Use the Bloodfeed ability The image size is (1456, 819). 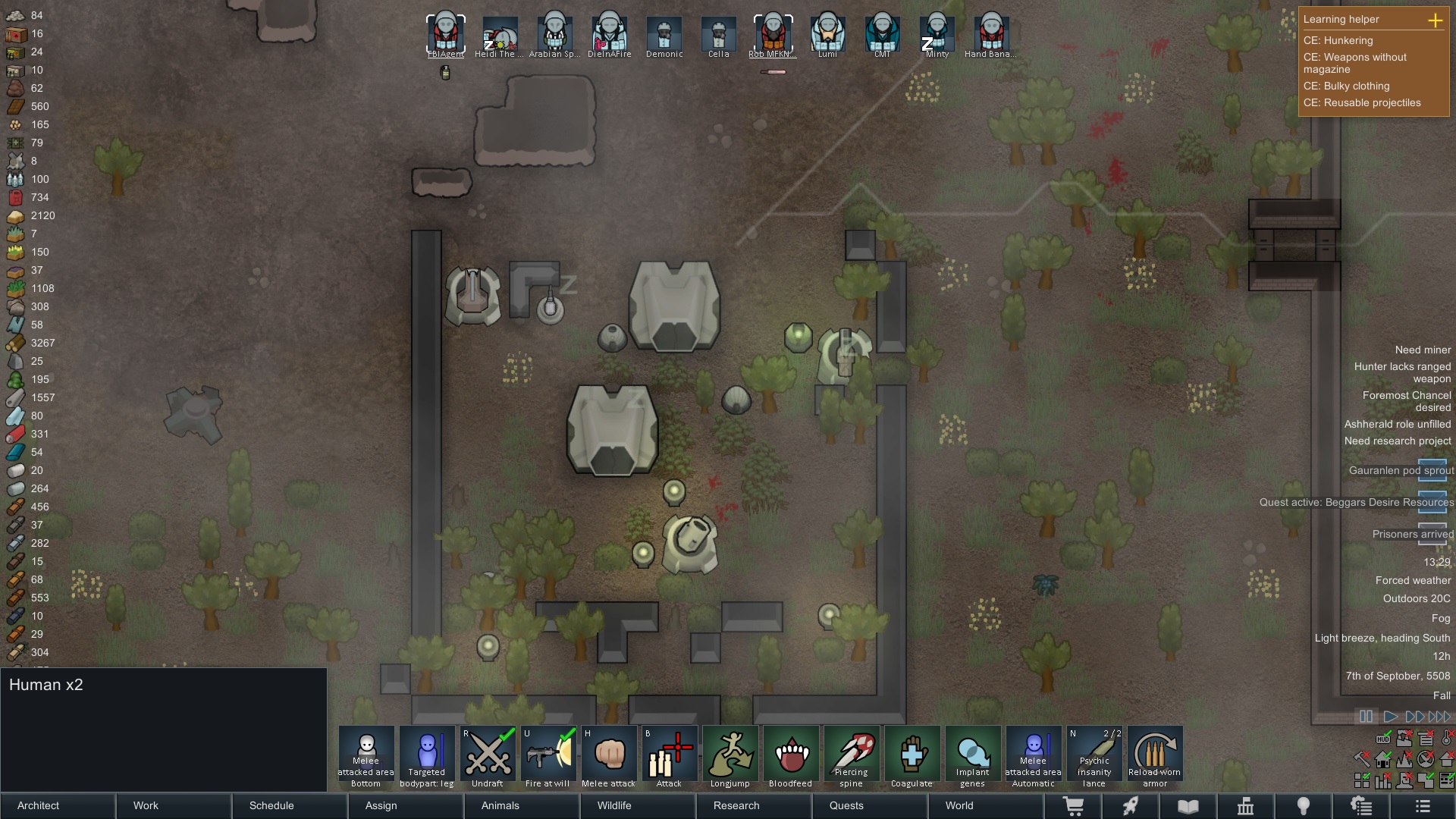[791, 757]
